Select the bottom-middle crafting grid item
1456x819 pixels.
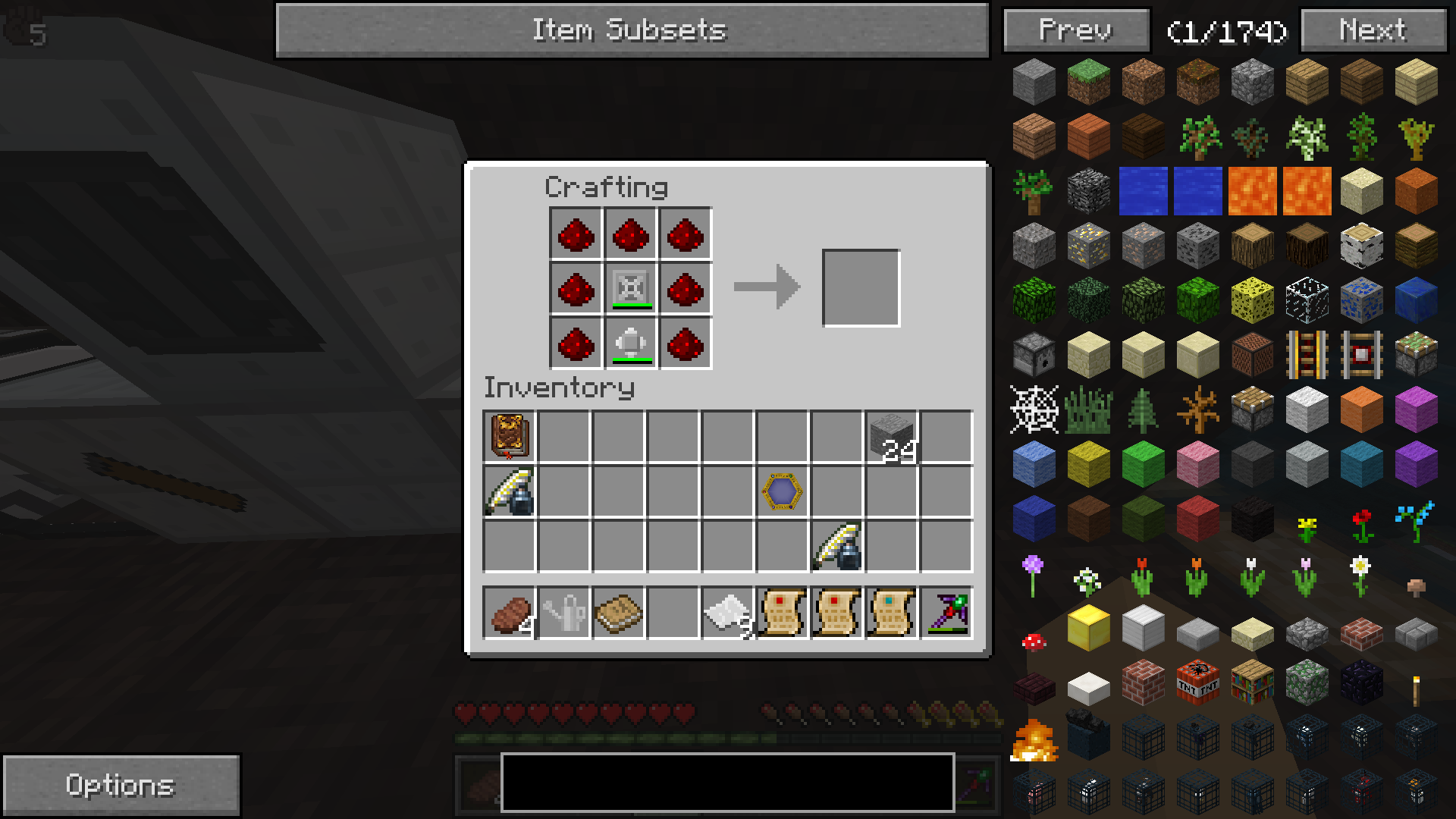pos(631,344)
